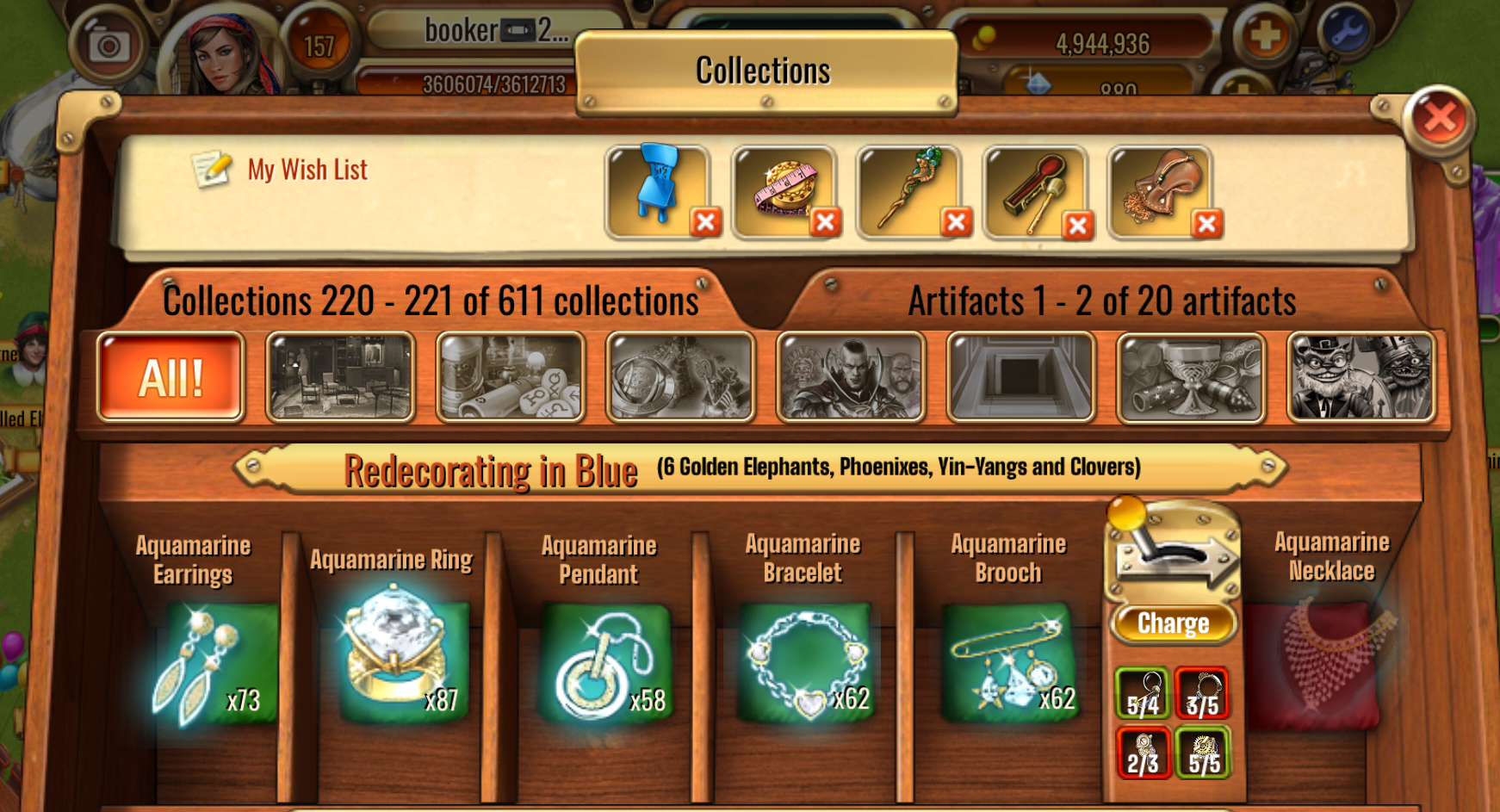The image size is (1500, 812).
Task: Remove the leather pouch from the wish list
Action: pos(1206,224)
